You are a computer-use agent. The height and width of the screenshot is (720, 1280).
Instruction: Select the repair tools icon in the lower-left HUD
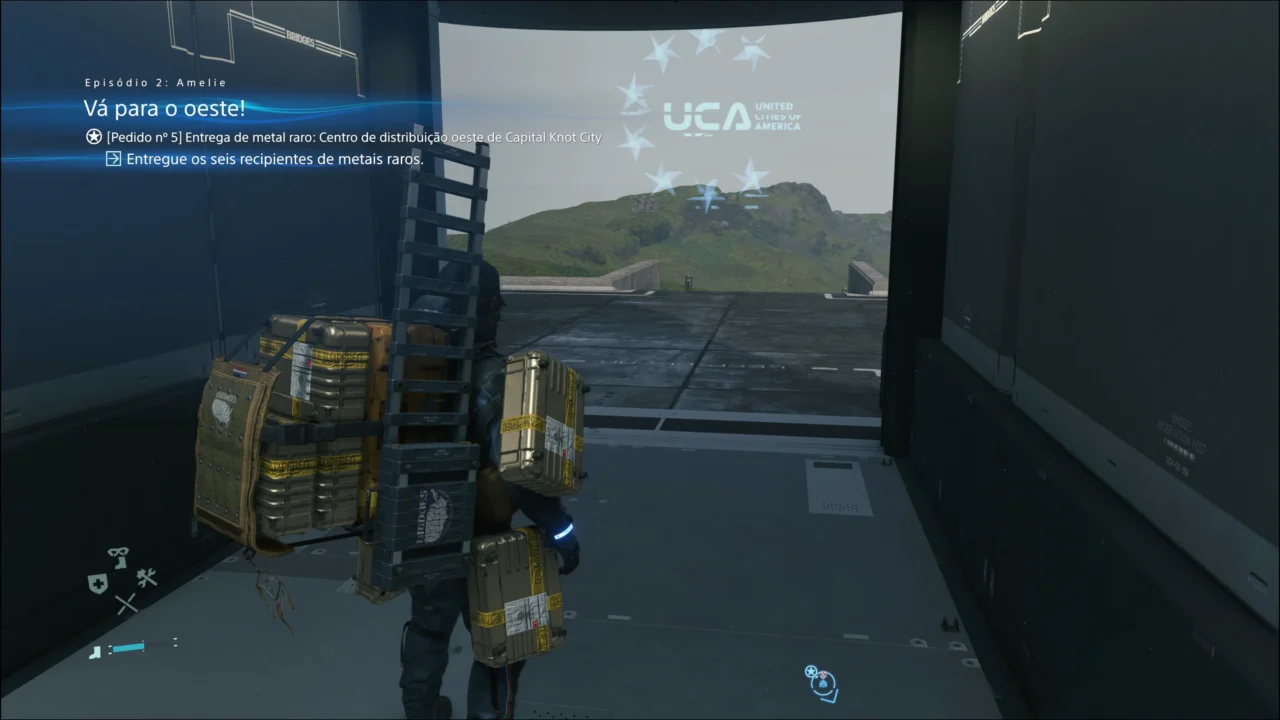[x=146, y=578]
